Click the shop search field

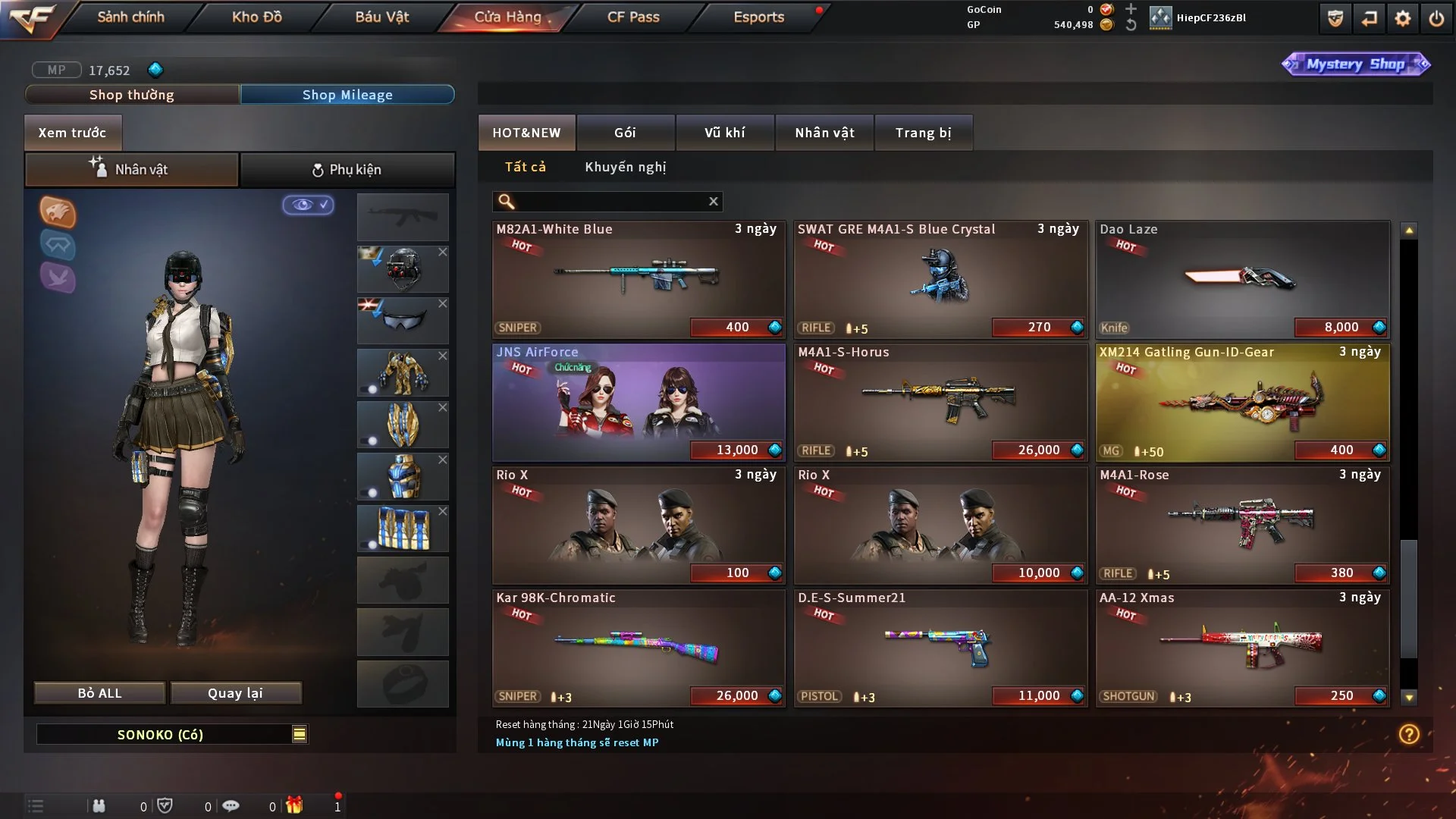[x=610, y=201]
